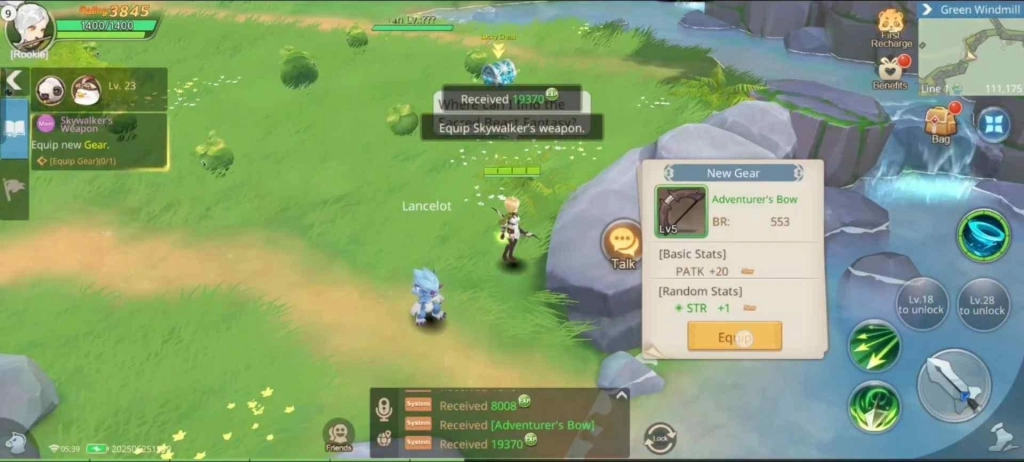1024x462 pixels.
Task: Click the target Lock button
Action: 660,438
